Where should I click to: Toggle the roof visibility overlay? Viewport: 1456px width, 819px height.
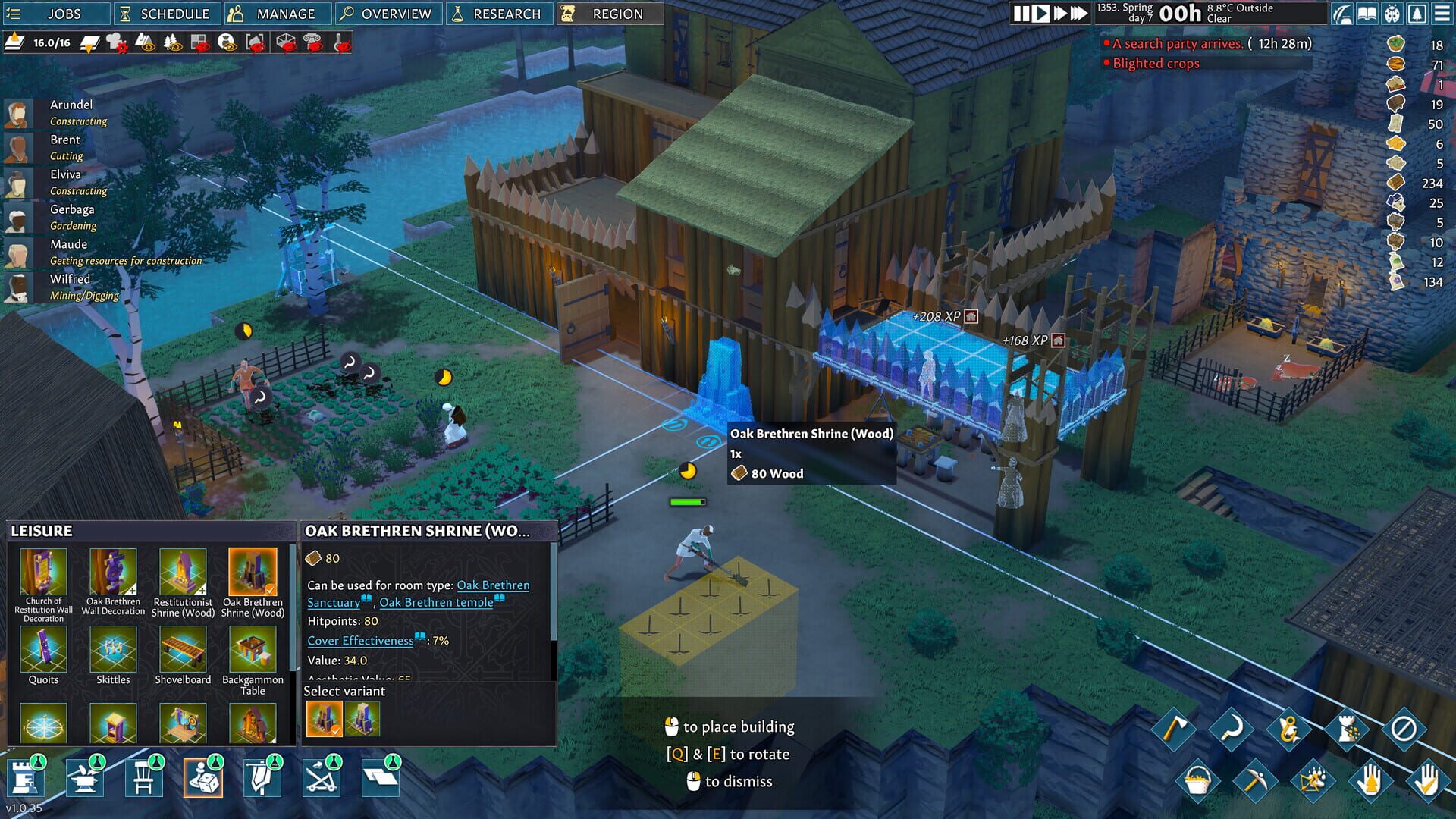146,43
